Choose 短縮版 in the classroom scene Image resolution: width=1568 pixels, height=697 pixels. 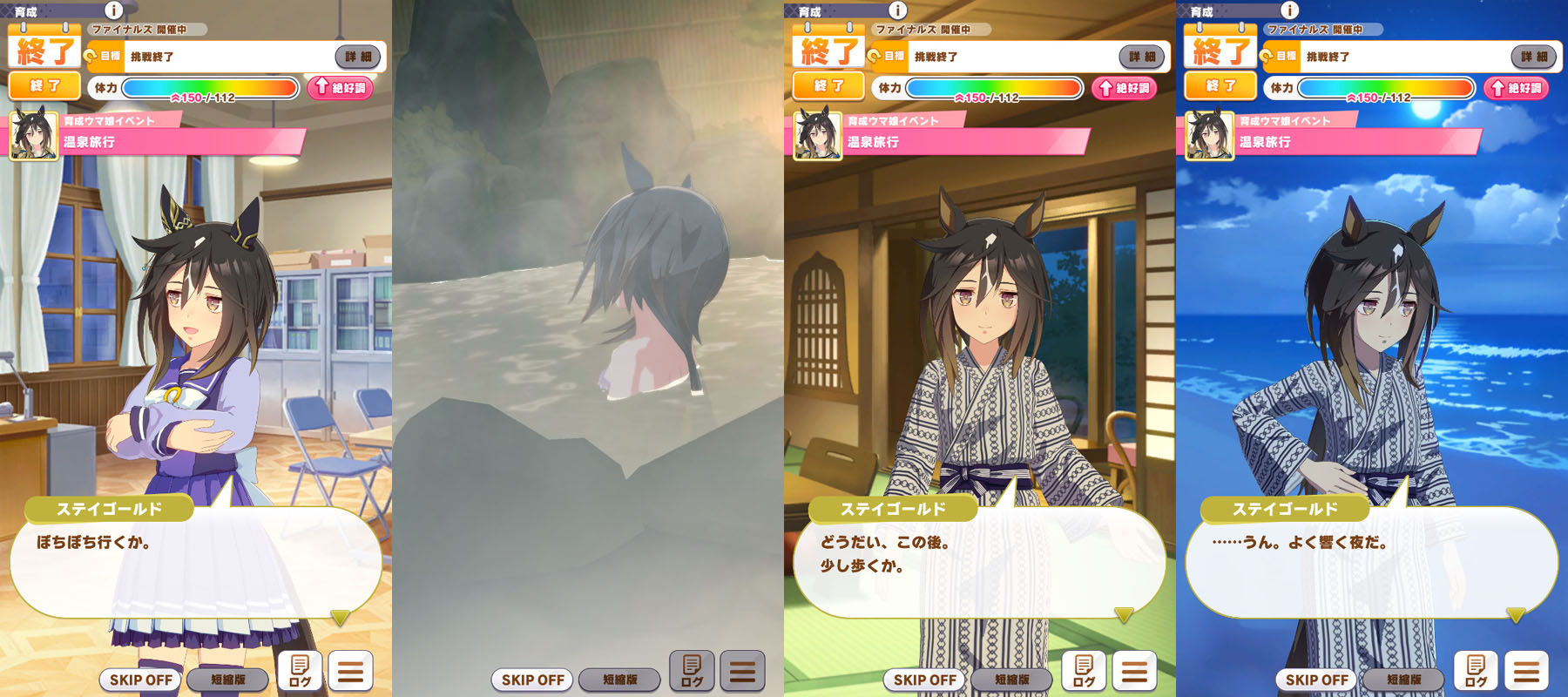tap(227, 680)
